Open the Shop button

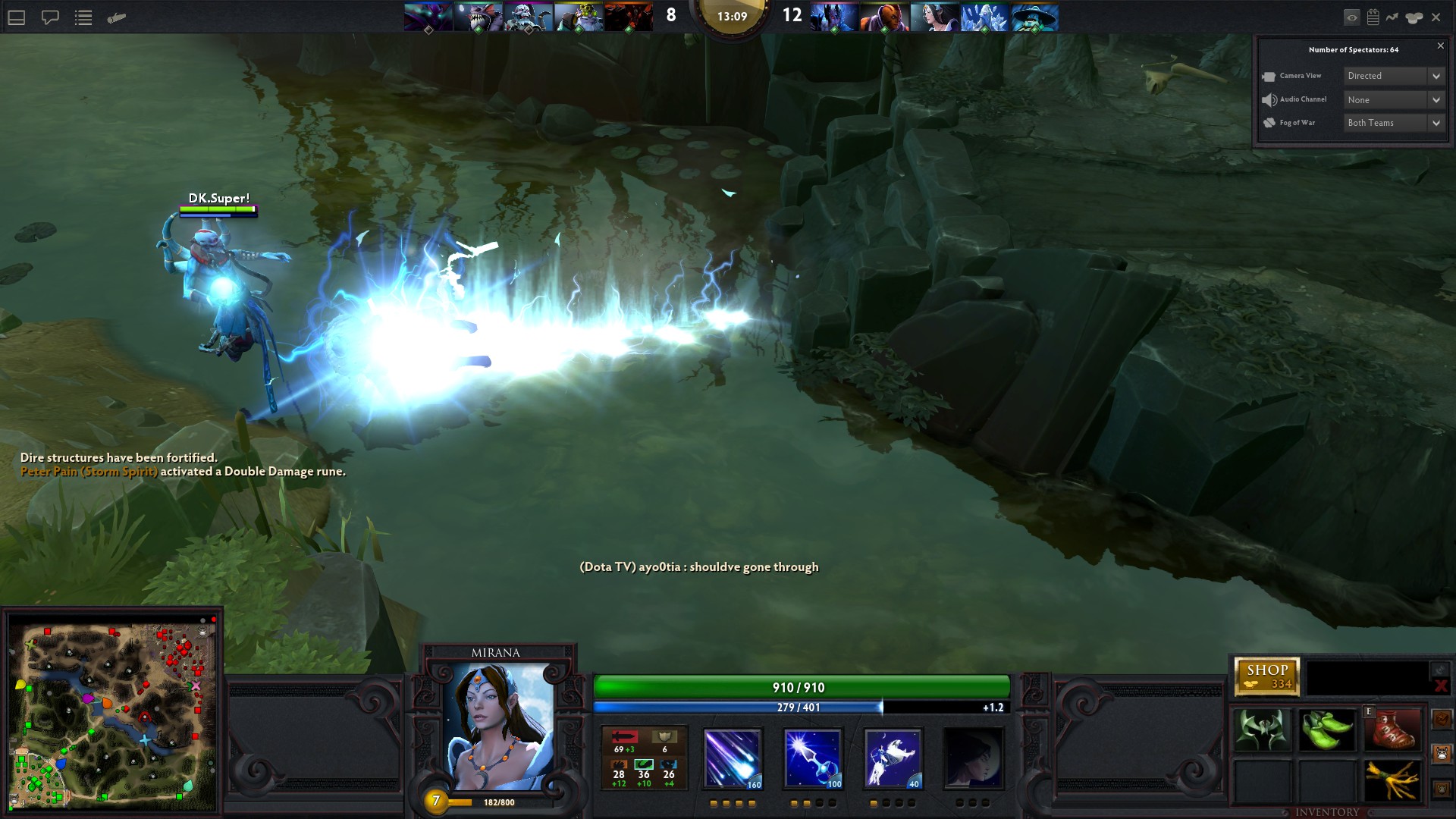click(x=1266, y=676)
